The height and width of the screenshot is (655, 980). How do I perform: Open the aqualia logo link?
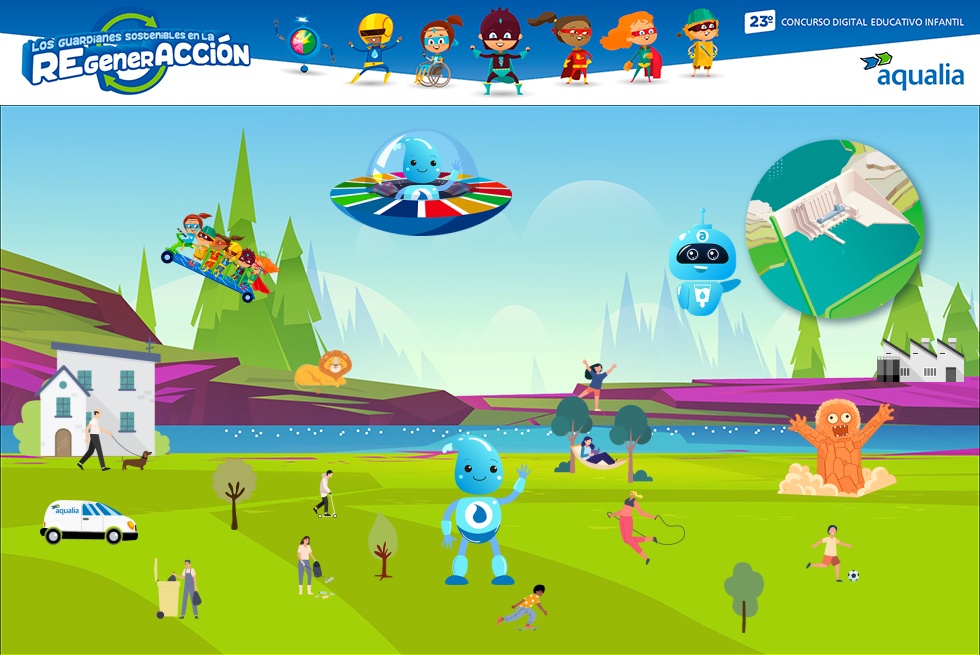click(x=913, y=69)
